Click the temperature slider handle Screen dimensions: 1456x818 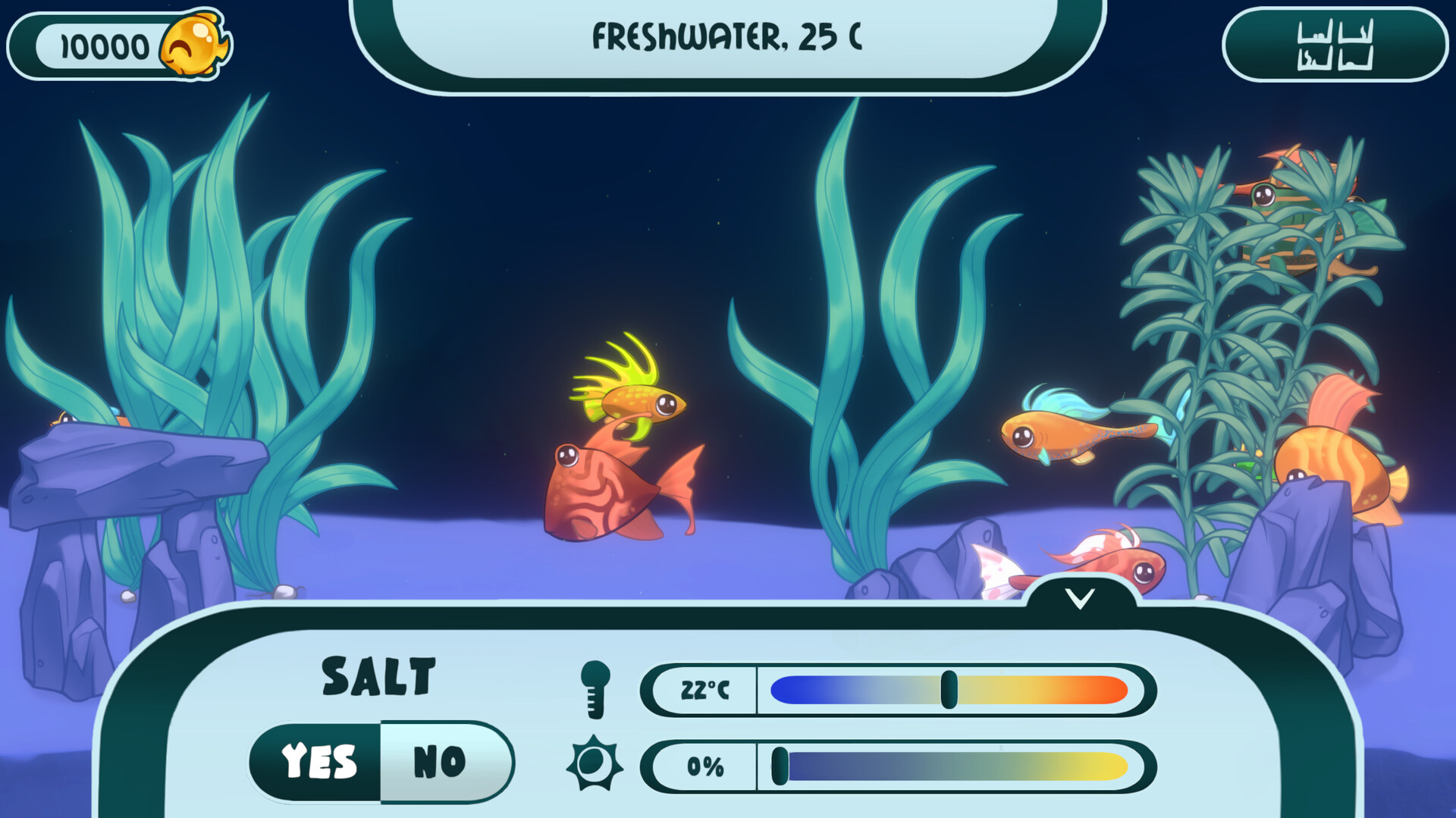click(x=950, y=688)
